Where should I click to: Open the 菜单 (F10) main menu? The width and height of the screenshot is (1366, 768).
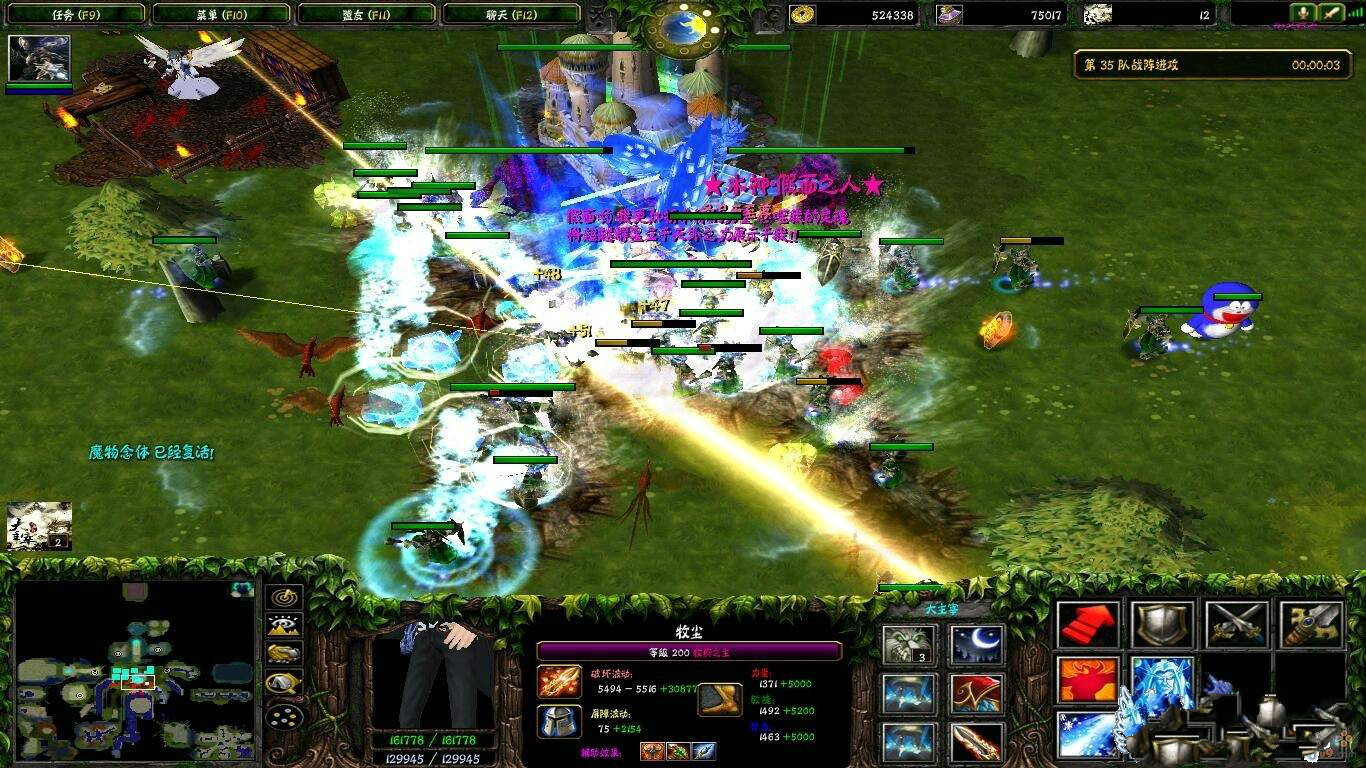tap(221, 14)
